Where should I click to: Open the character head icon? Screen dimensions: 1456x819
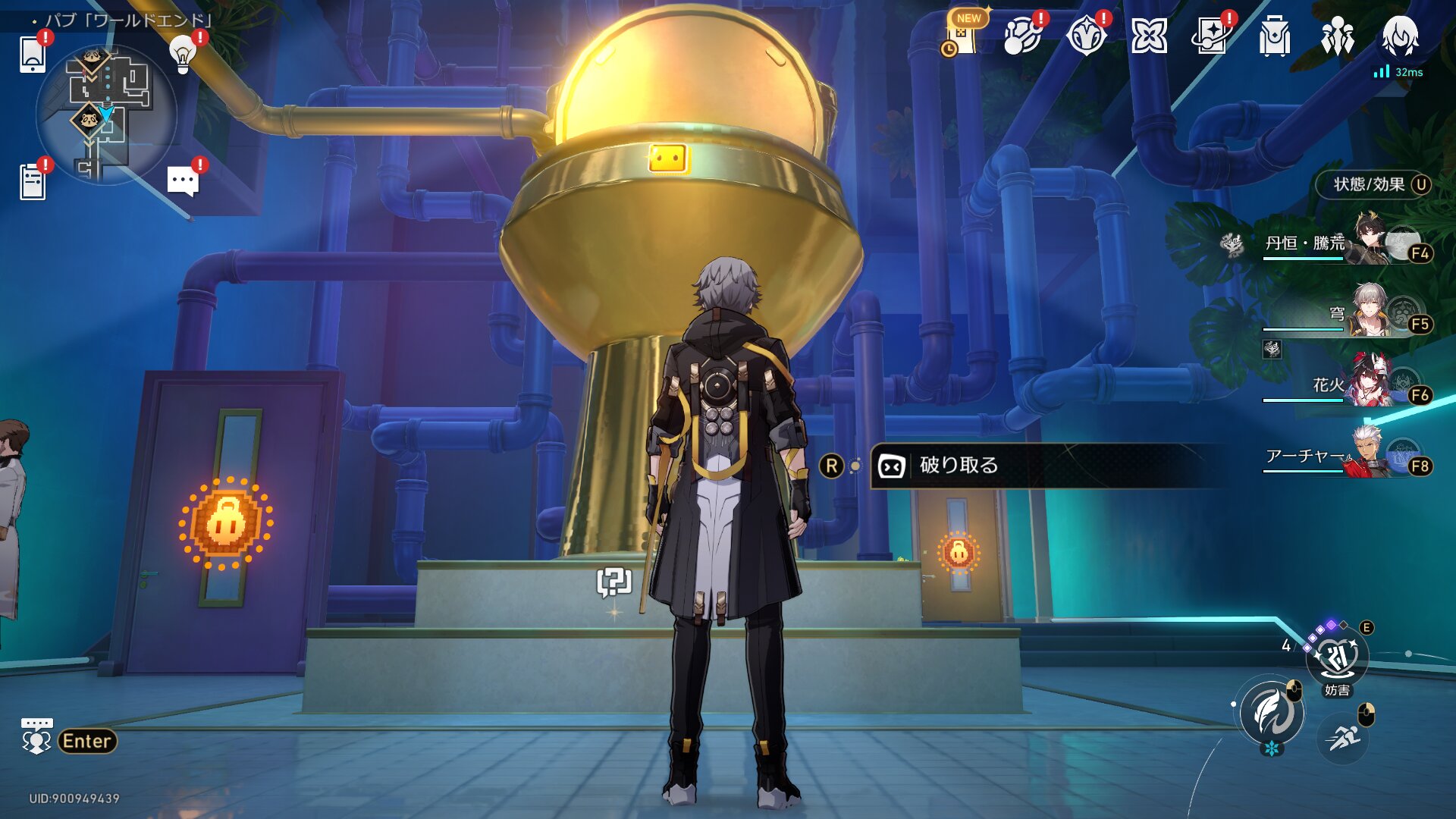[1400, 36]
